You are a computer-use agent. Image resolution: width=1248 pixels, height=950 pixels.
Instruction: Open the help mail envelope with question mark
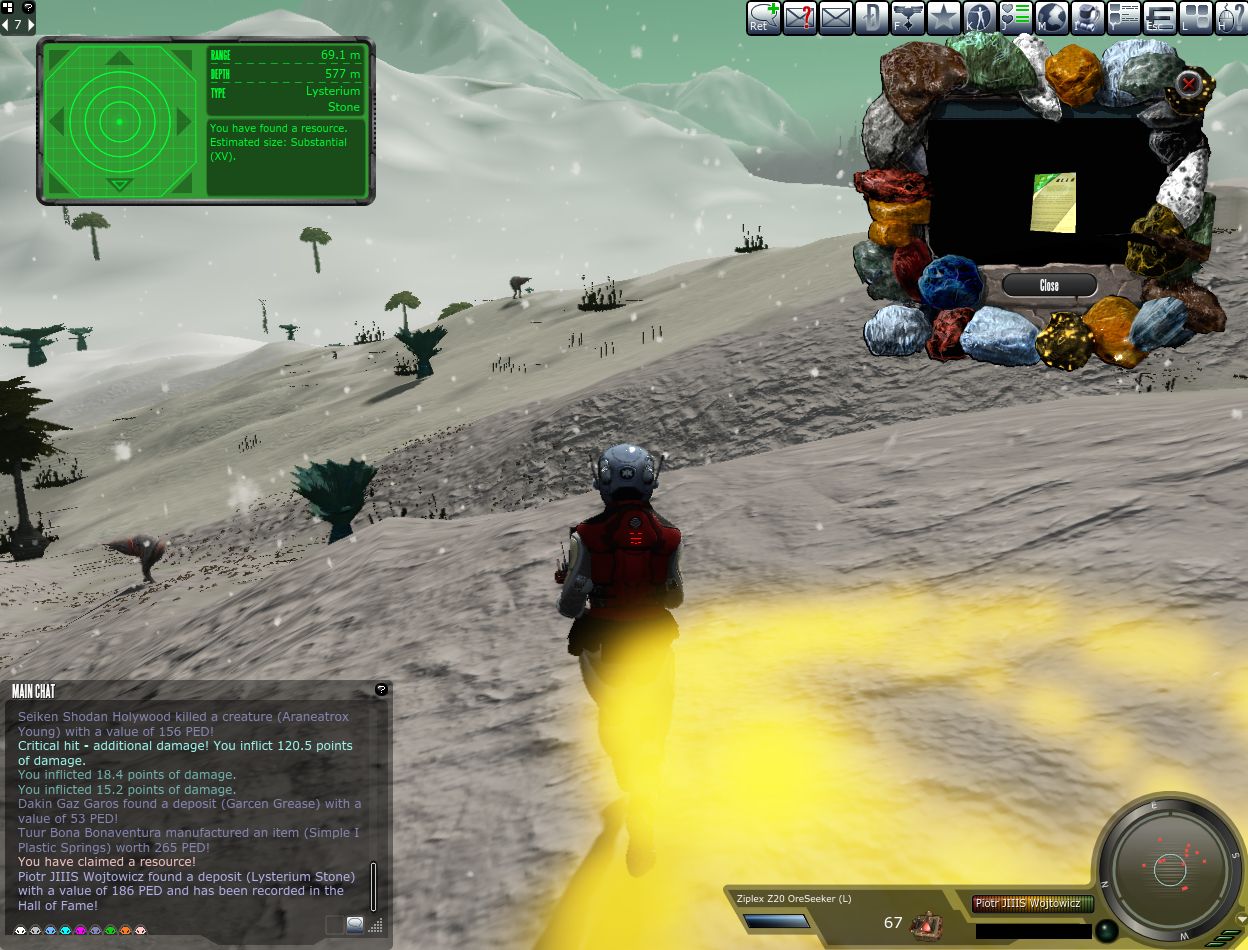800,17
